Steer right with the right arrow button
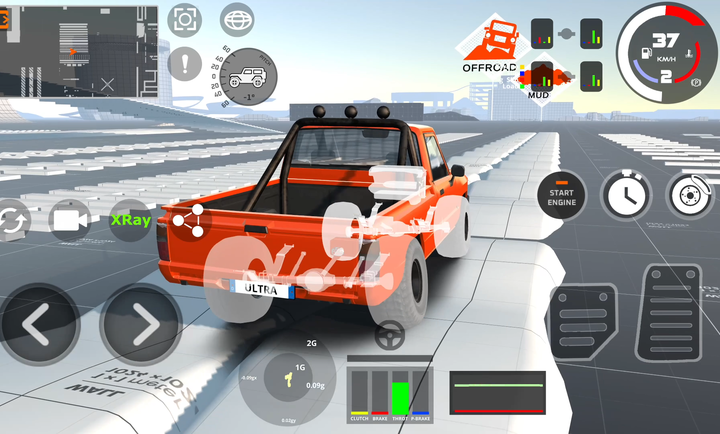This screenshot has height=434, width=720. [x=141, y=323]
